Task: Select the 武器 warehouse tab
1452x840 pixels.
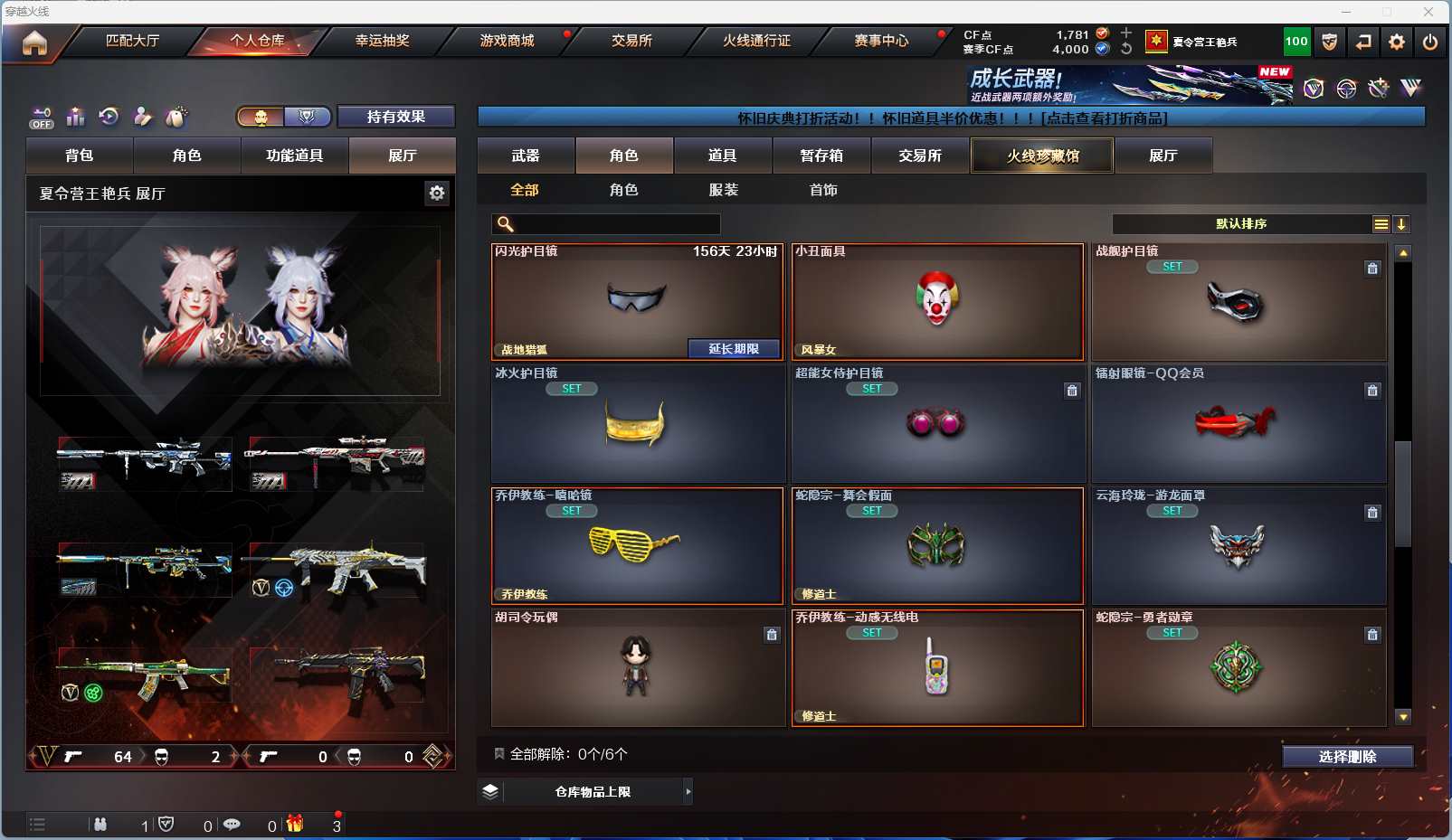Action: pyautogui.click(x=526, y=156)
